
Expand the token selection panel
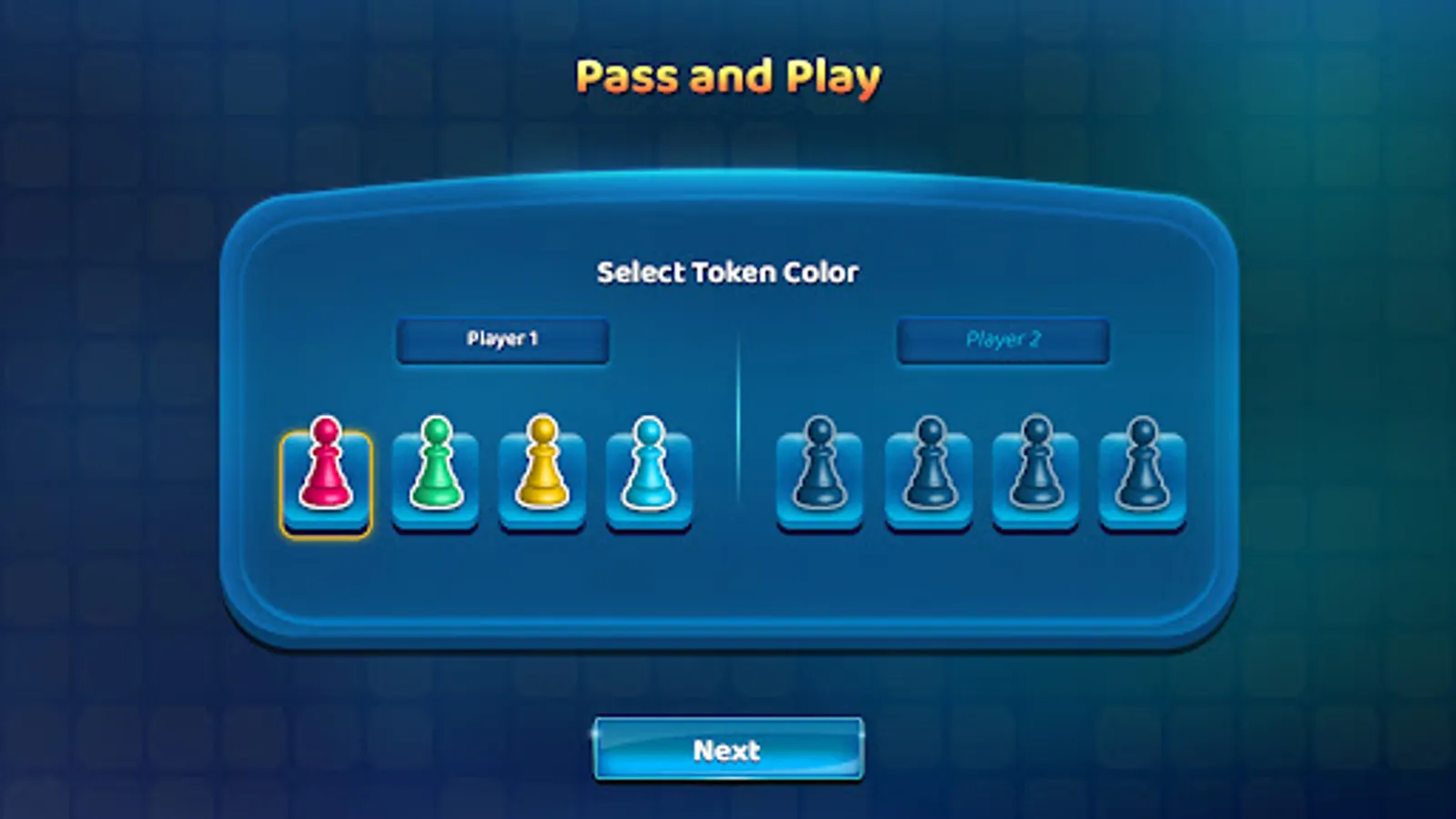[728, 419]
